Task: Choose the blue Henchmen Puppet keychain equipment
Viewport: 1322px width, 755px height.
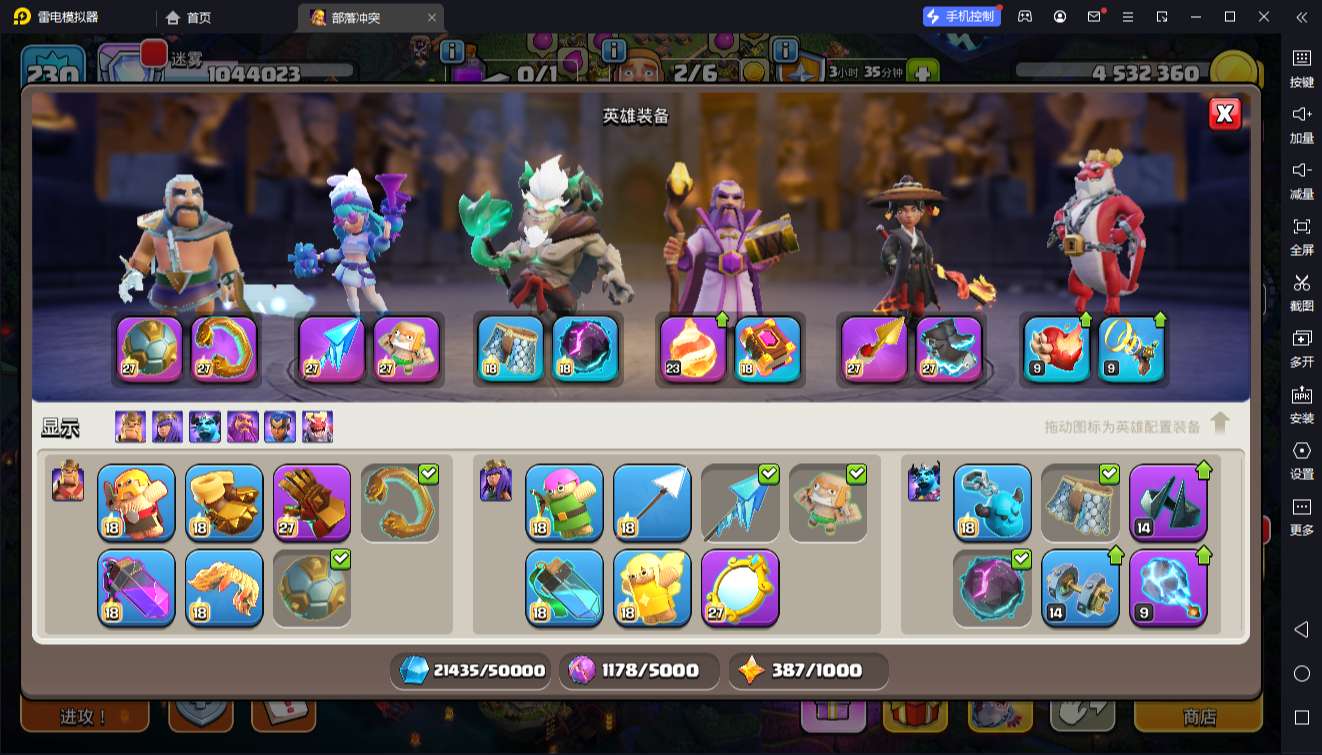Action: tap(992, 502)
